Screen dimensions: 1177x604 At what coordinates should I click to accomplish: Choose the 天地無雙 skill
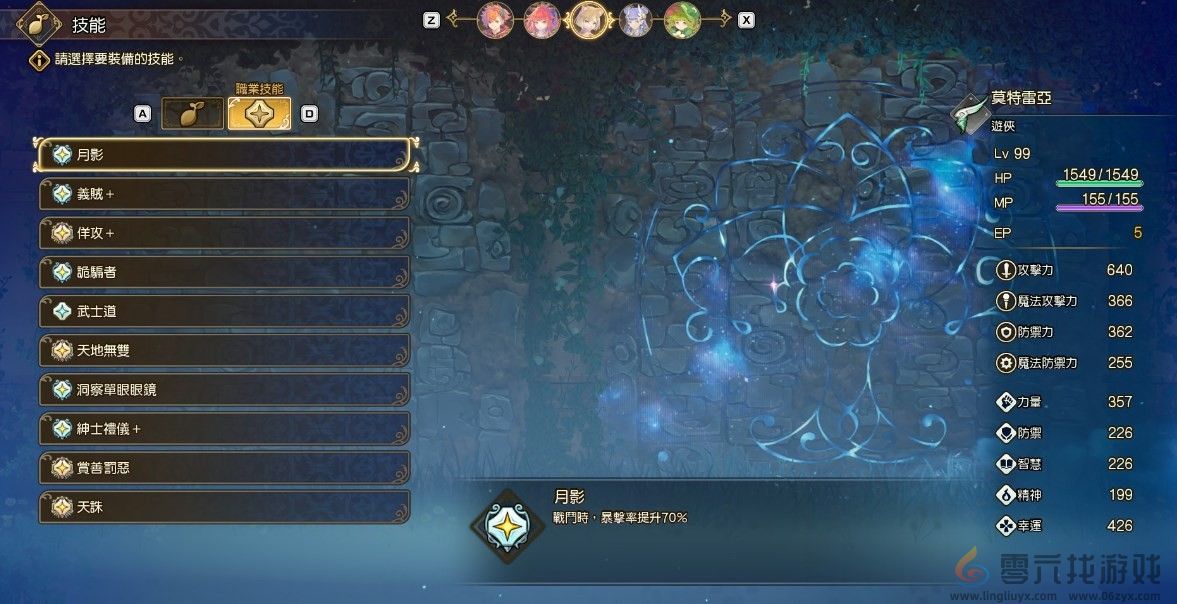225,350
